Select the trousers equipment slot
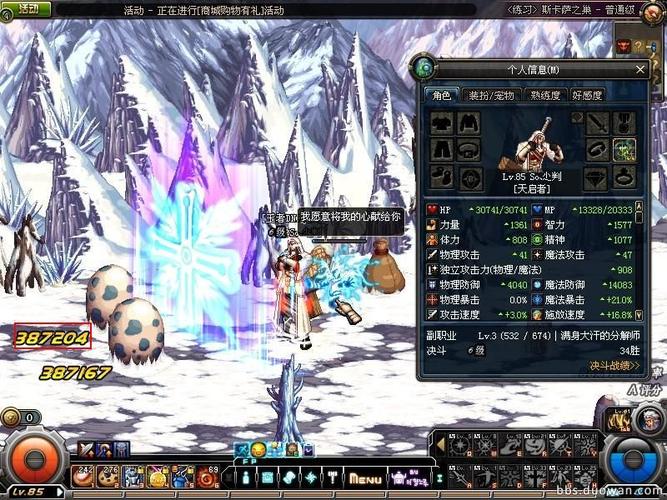 point(441,150)
